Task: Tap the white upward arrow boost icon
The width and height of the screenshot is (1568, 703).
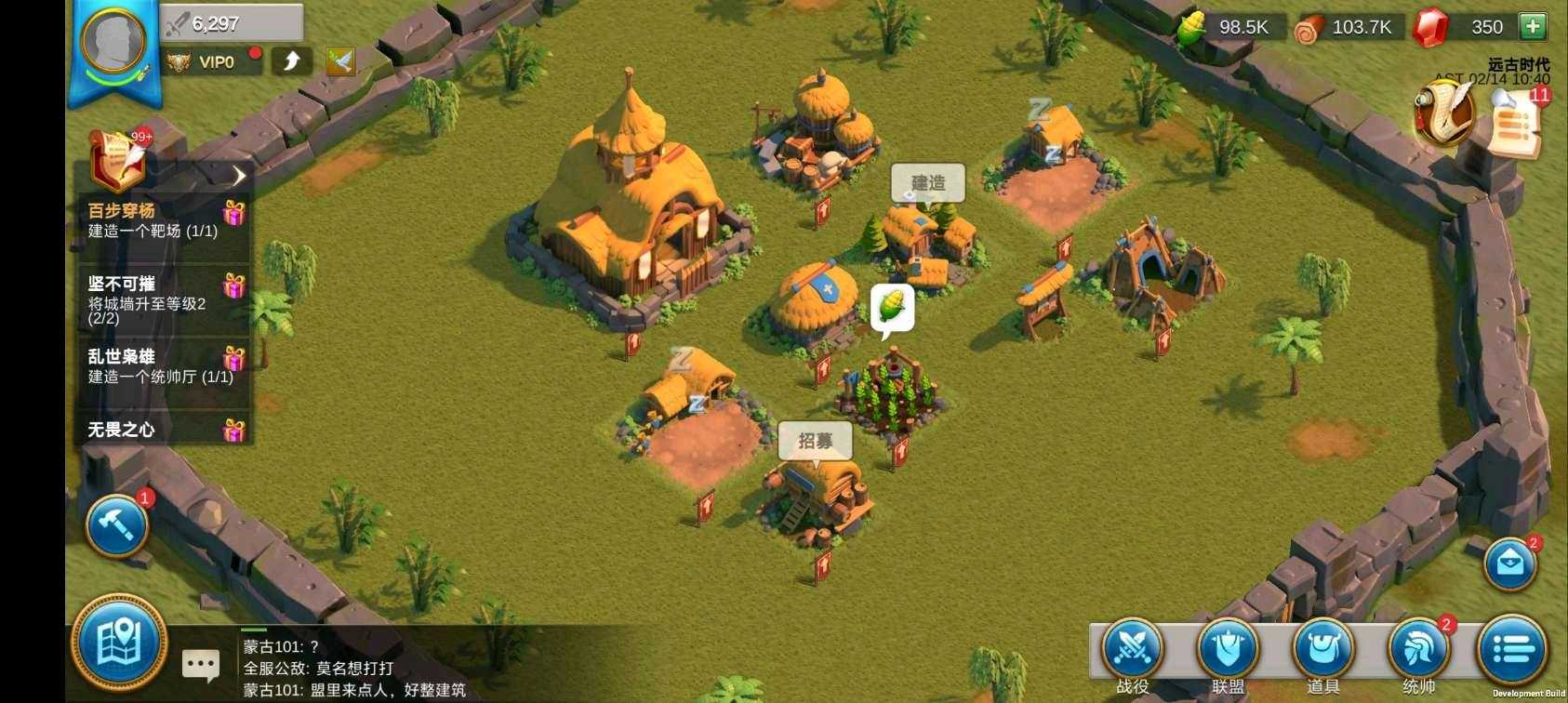Action: tap(292, 61)
